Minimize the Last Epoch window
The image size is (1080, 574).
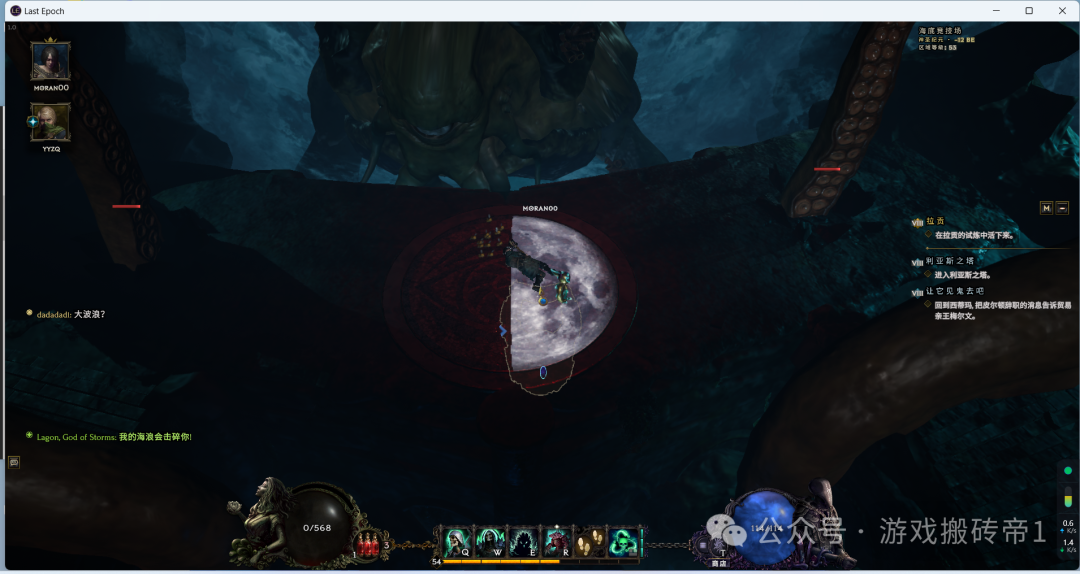click(x=996, y=10)
